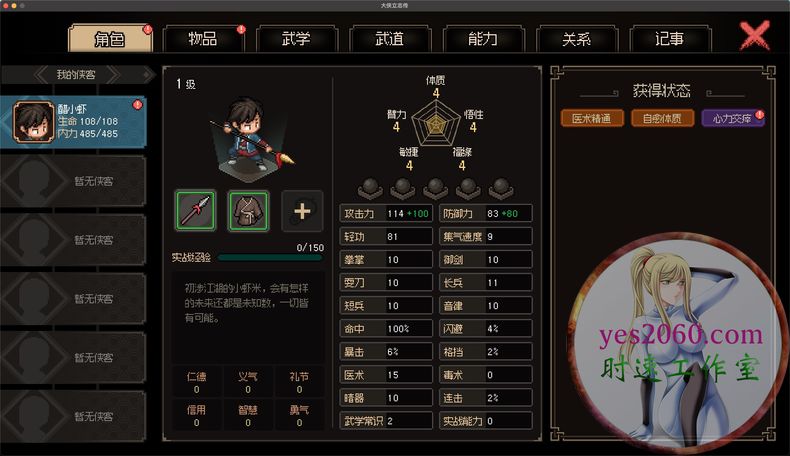Switch to the 关系 tab

[577, 39]
